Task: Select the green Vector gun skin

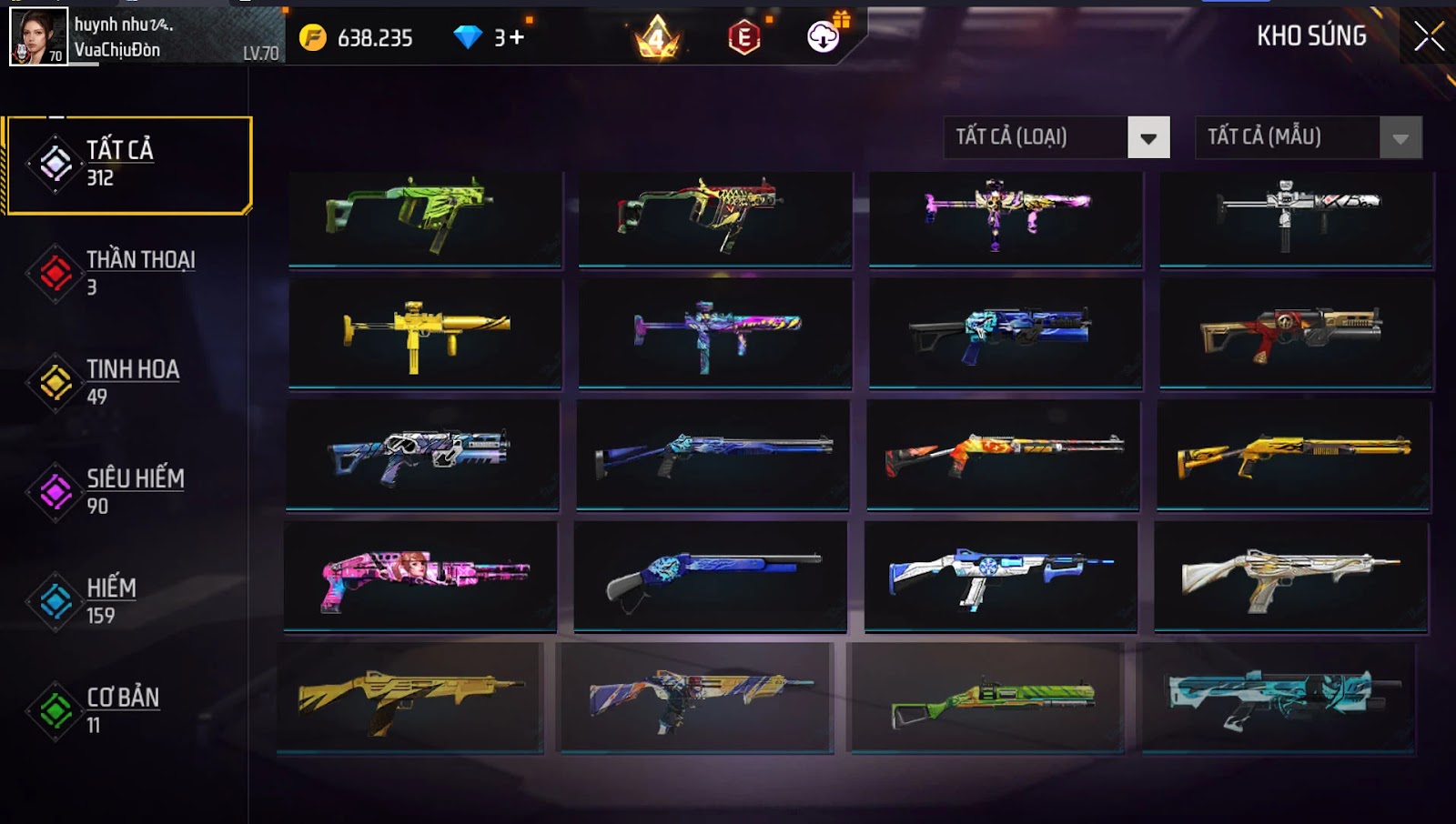Action: (x=425, y=218)
